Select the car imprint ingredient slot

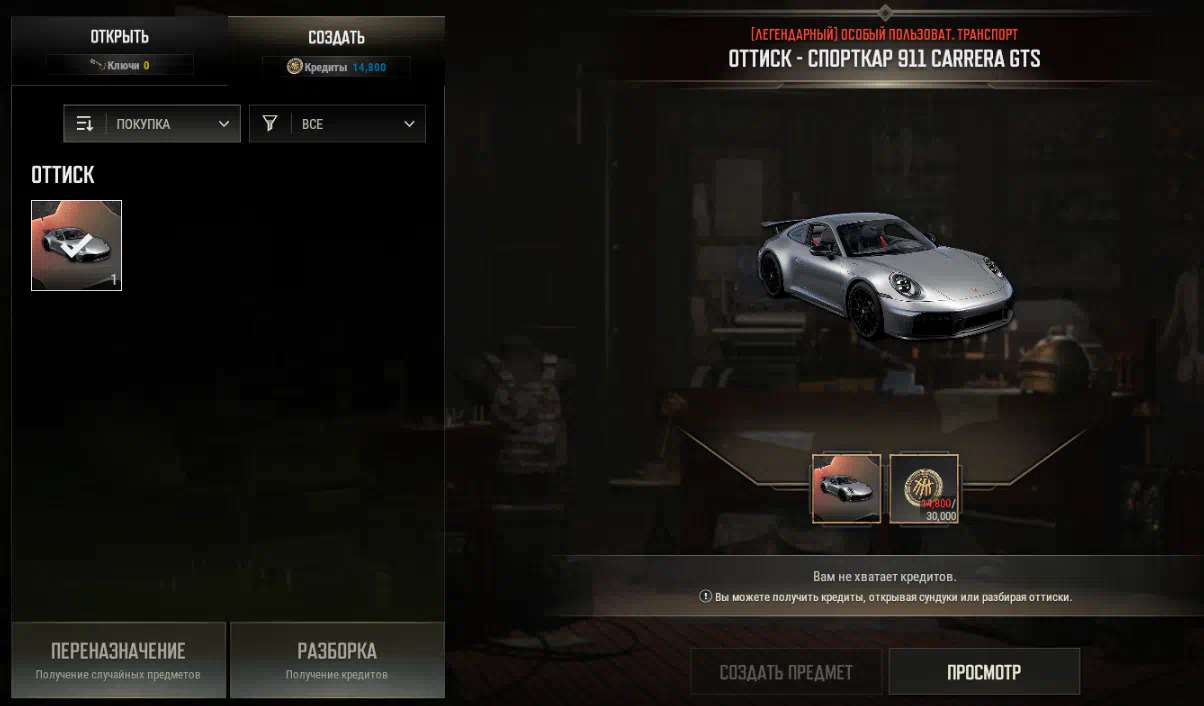tap(846, 489)
